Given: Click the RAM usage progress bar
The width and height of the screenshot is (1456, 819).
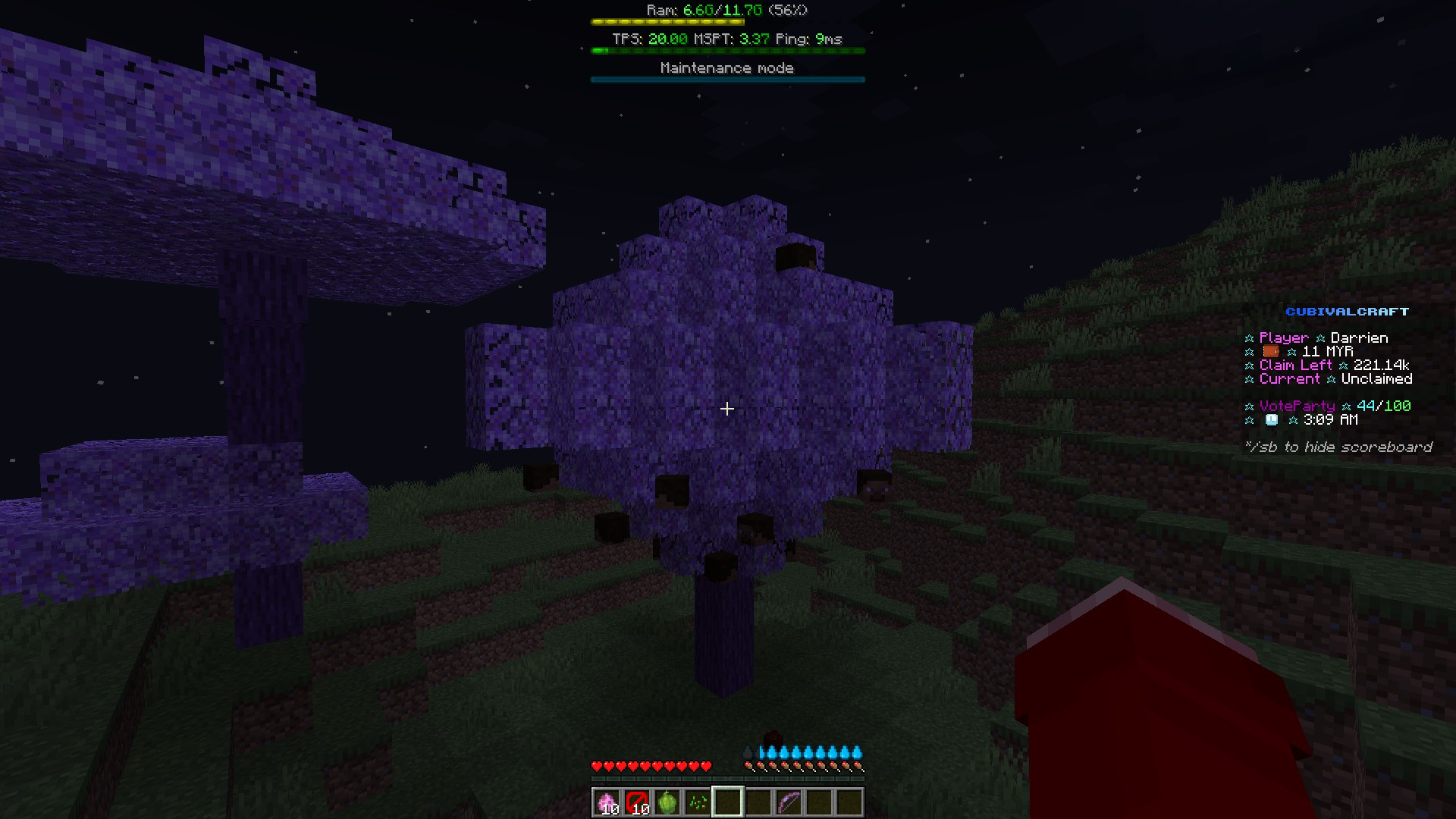Looking at the screenshot, I should tap(726, 21).
